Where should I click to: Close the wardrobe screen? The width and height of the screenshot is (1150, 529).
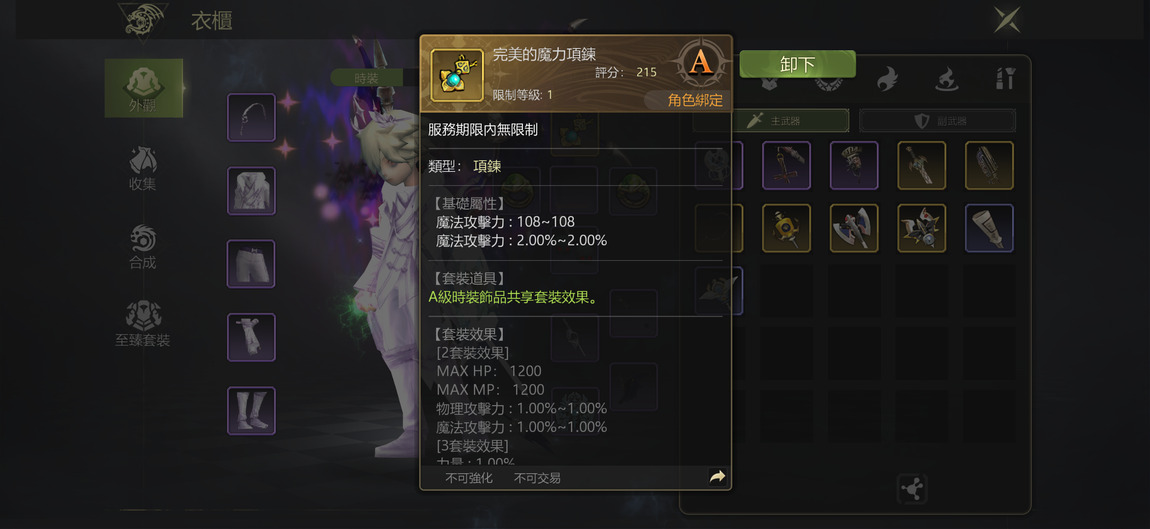point(1006,19)
